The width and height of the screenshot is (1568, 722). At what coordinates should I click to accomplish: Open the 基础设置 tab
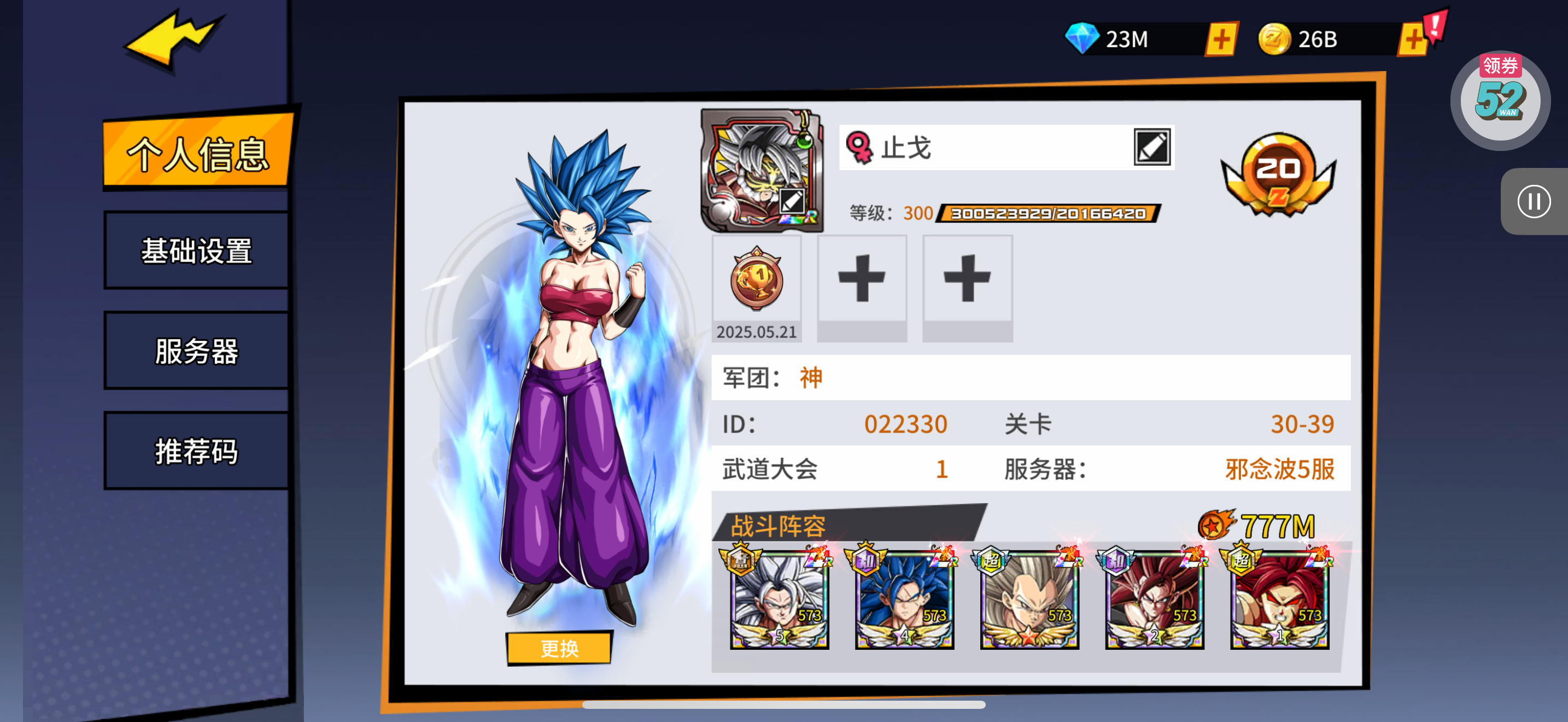[196, 251]
